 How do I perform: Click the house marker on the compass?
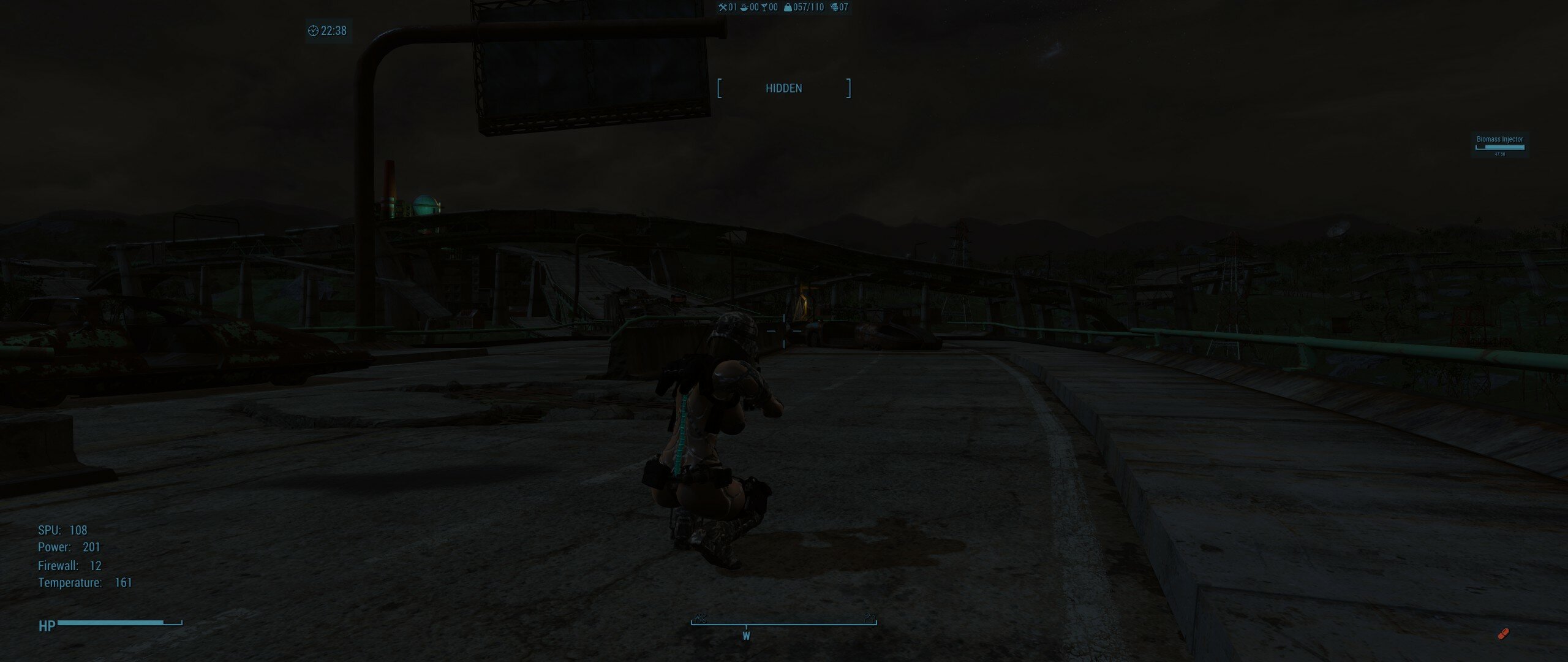pos(869,617)
